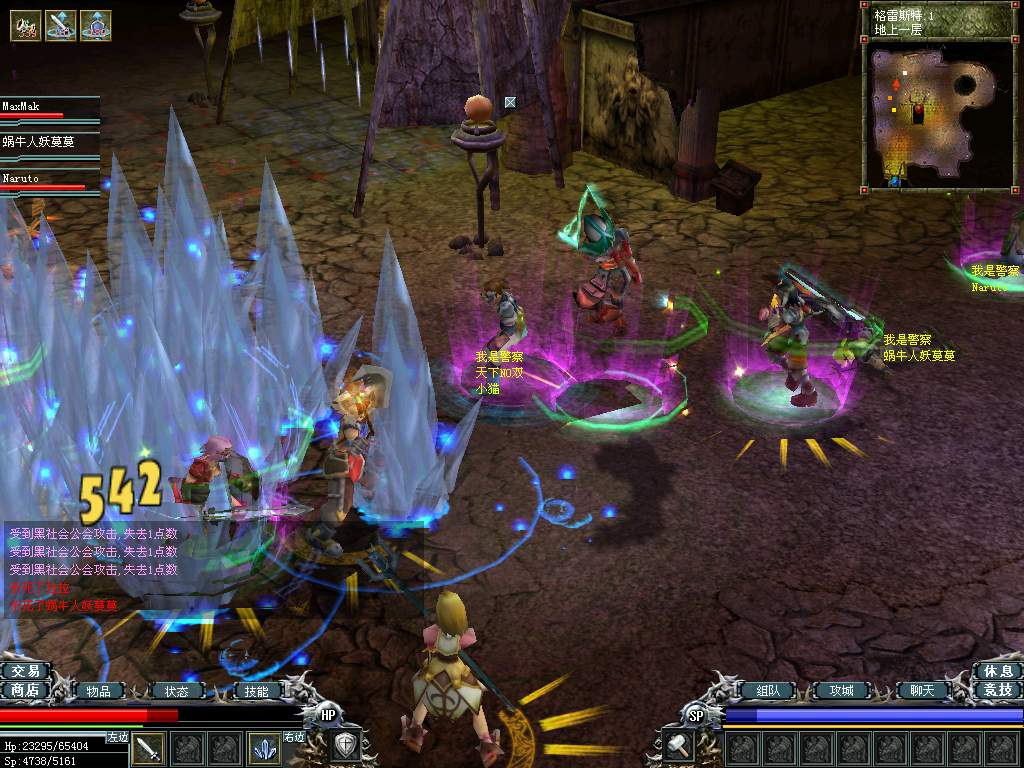Open the 物品 items inventory

pos(98,691)
